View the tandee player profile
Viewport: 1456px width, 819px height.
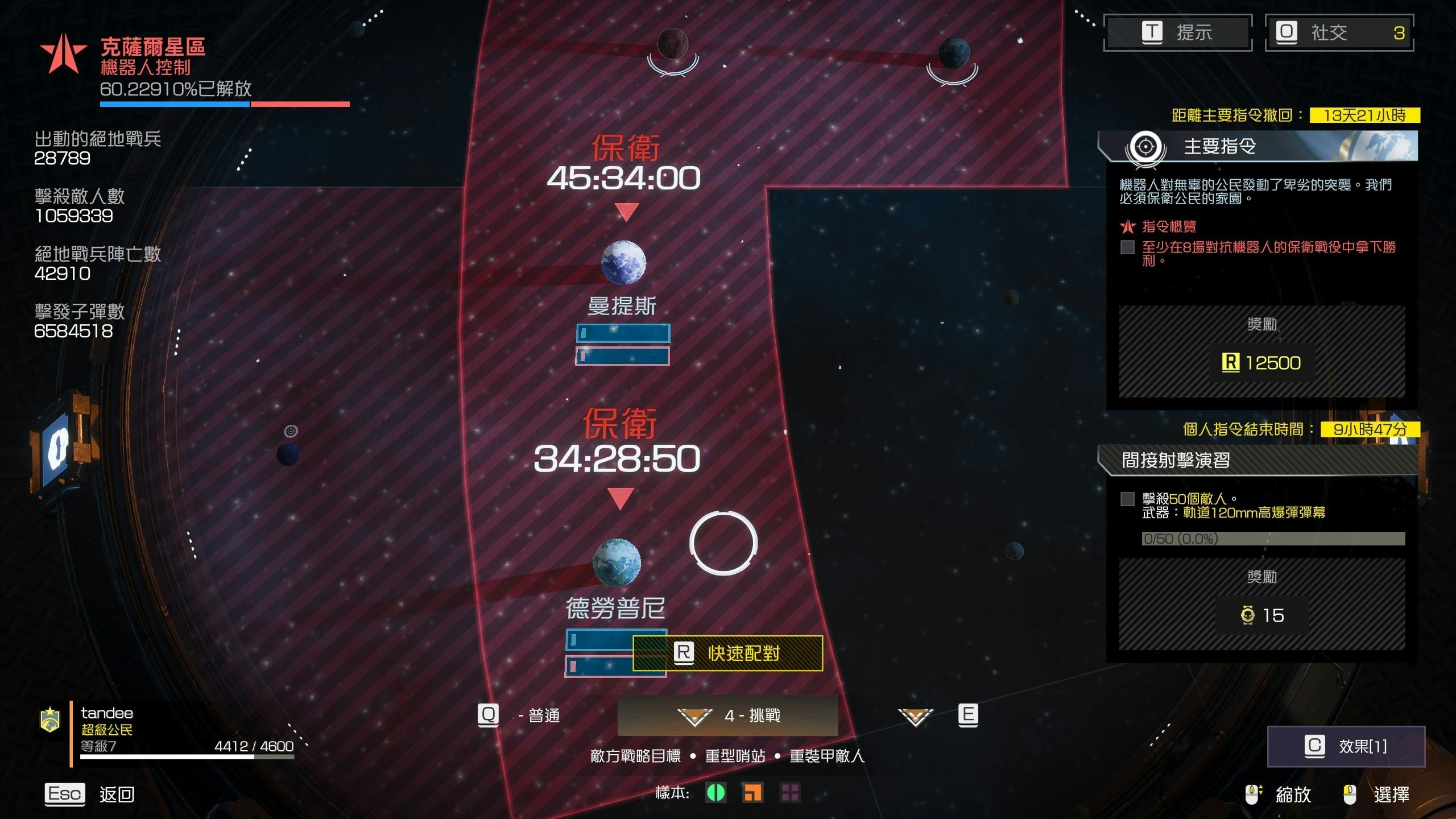point(107,713)
